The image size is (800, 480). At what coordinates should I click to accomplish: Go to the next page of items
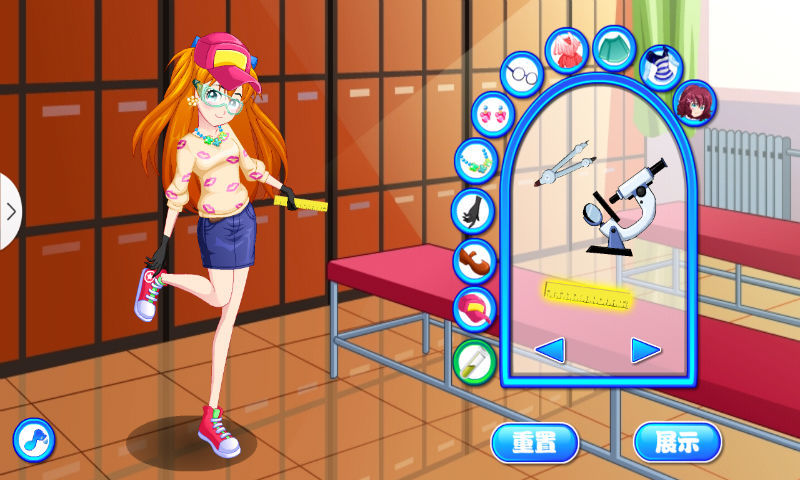[x=646, y=350]
